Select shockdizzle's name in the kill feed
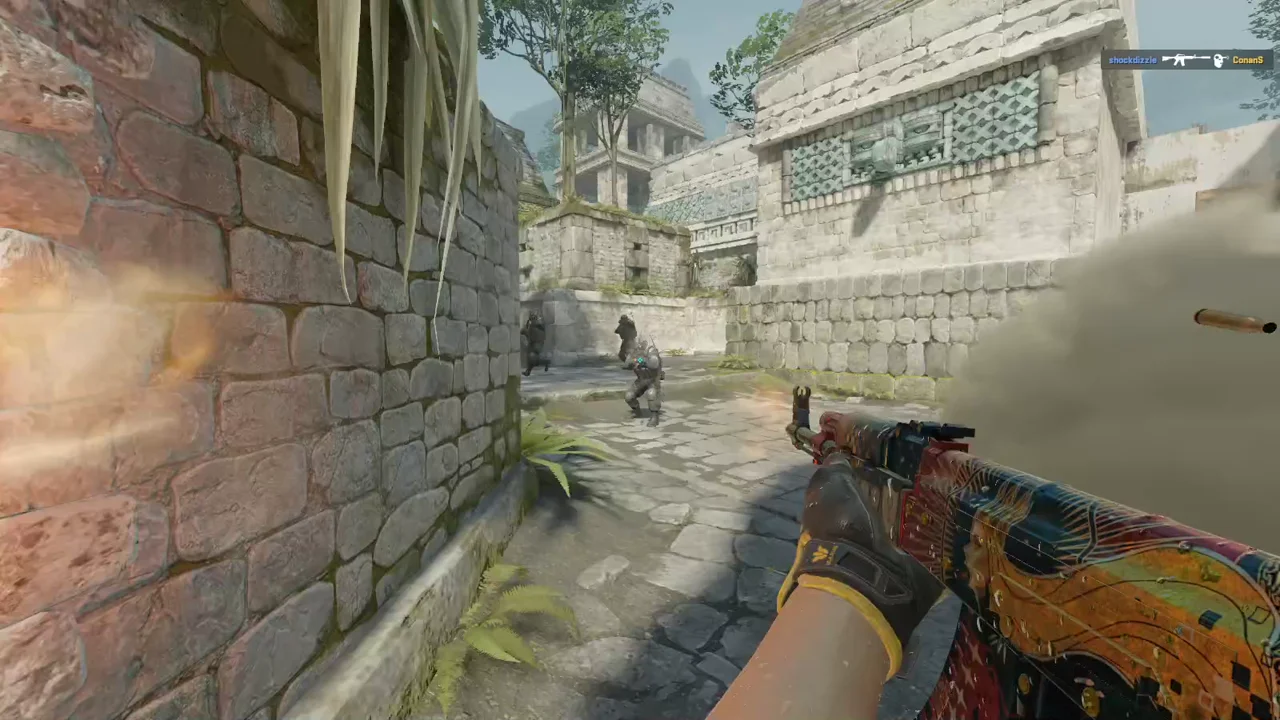The height and width of the screenshot is (720, 1280). (1131, 60)
